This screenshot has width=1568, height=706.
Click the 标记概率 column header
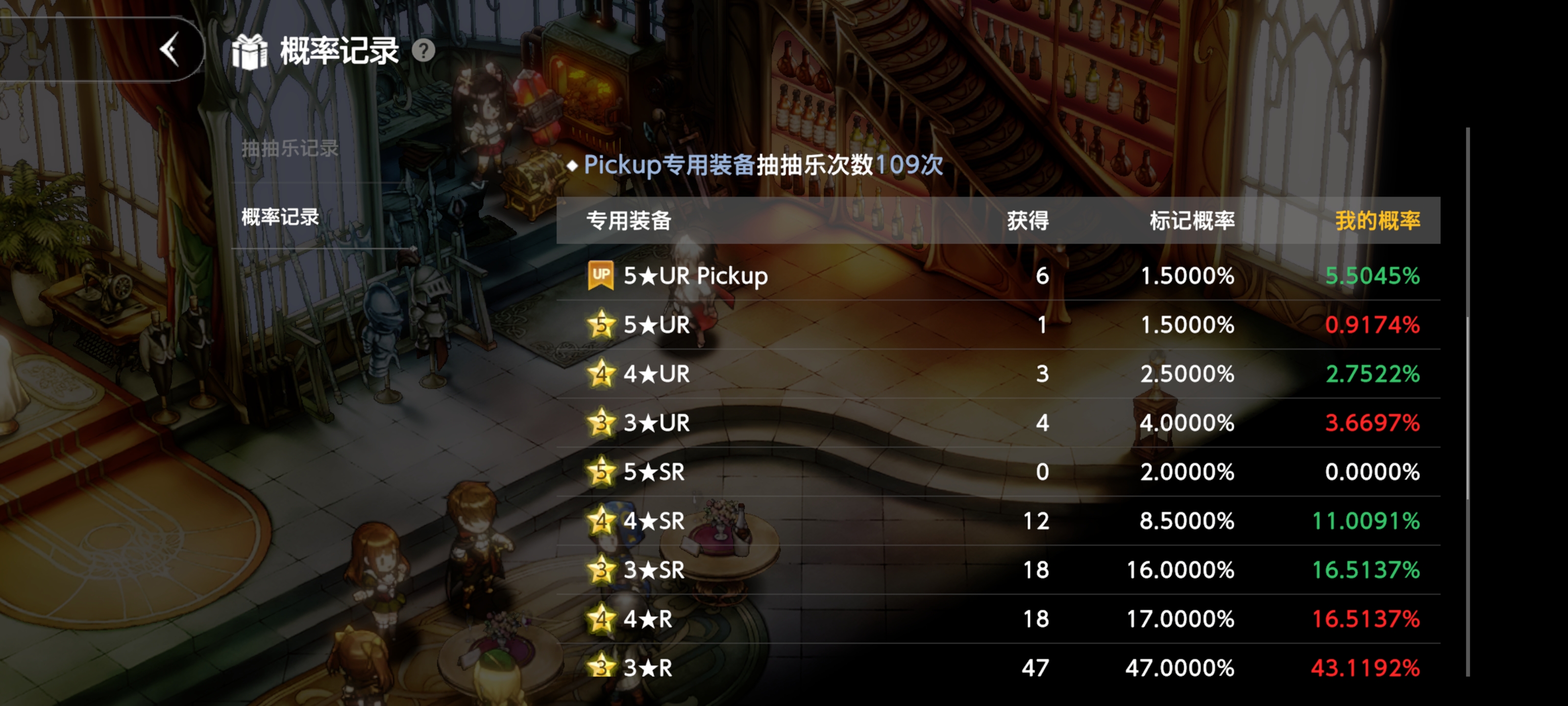(1189, 222)
